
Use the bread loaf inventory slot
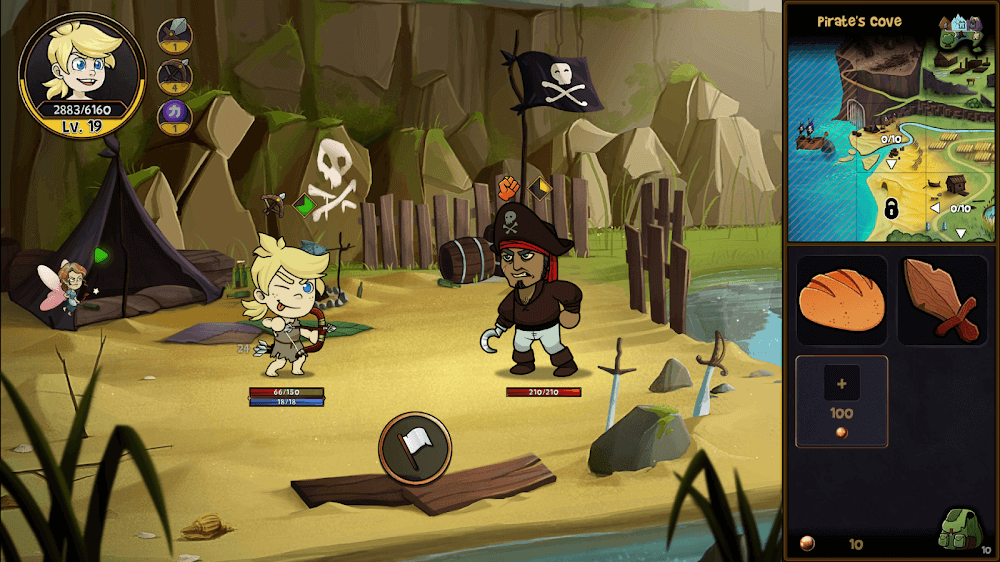841,300
